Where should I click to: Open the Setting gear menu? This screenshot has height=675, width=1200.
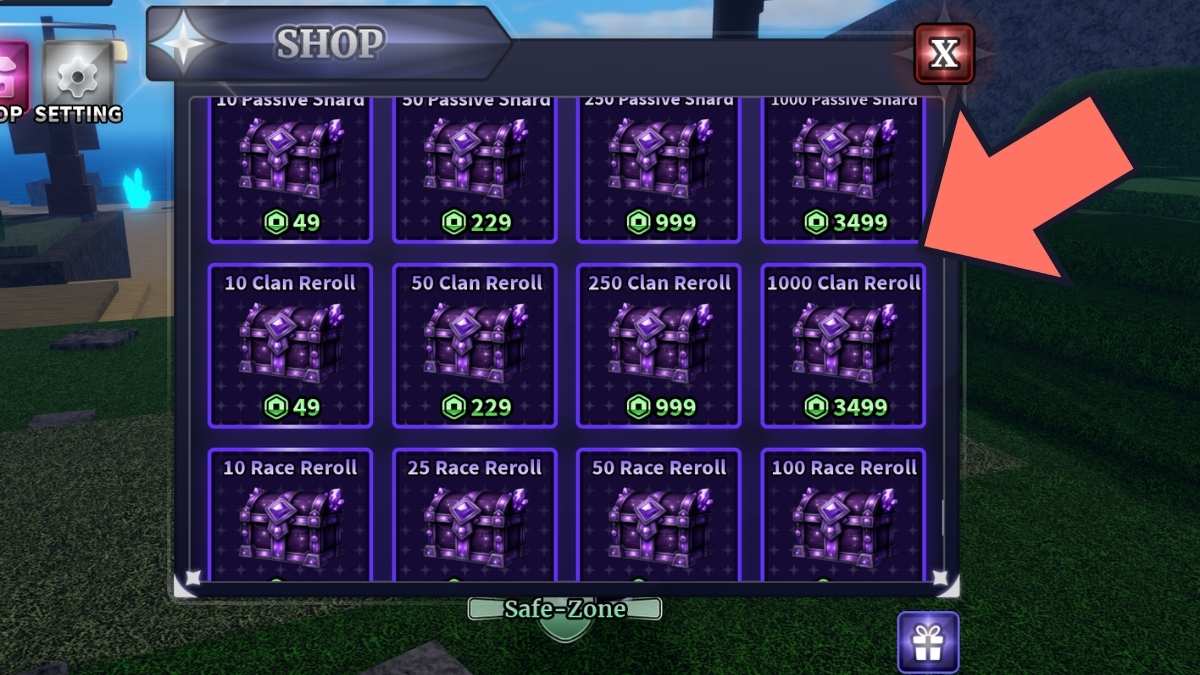[x=77, y=79]
